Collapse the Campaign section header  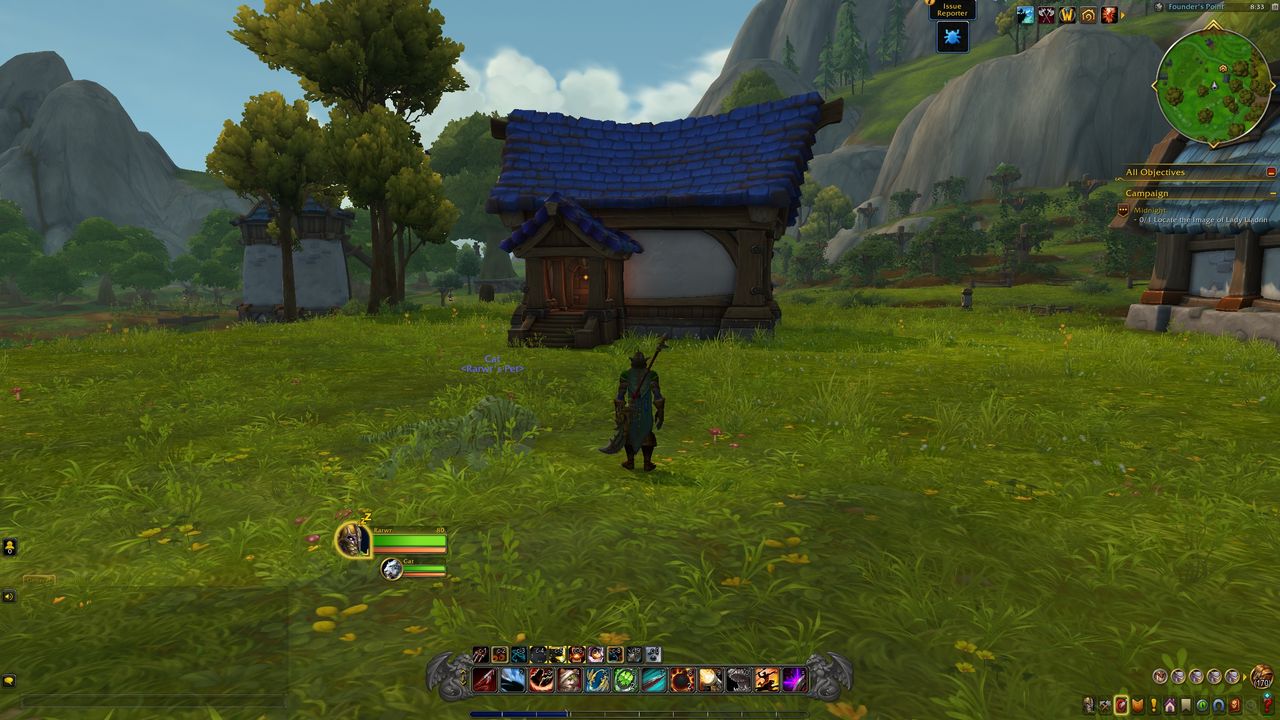1273,194
